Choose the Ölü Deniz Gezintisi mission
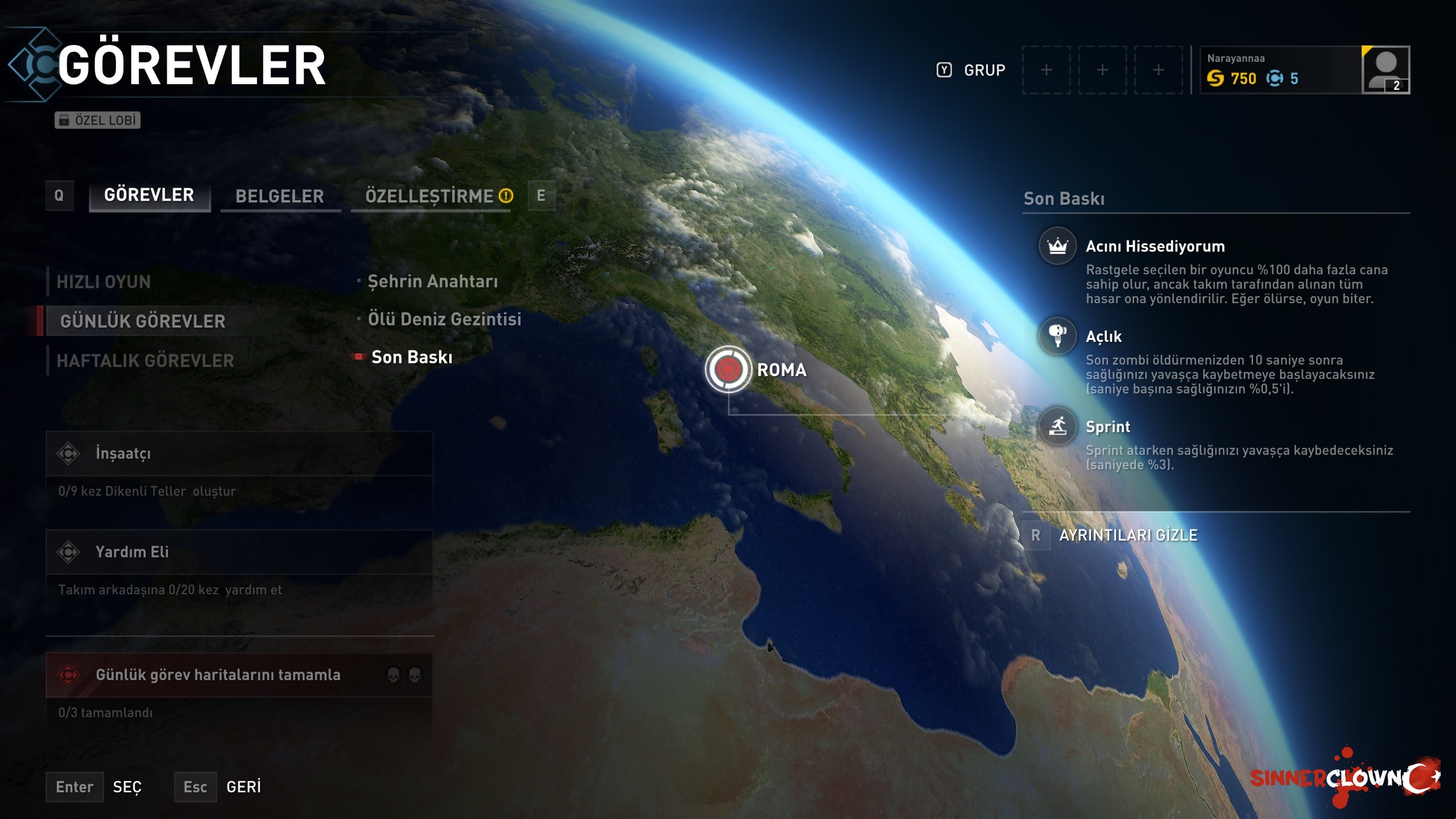Screen dimensions: 1456x819 click(444, 320)
